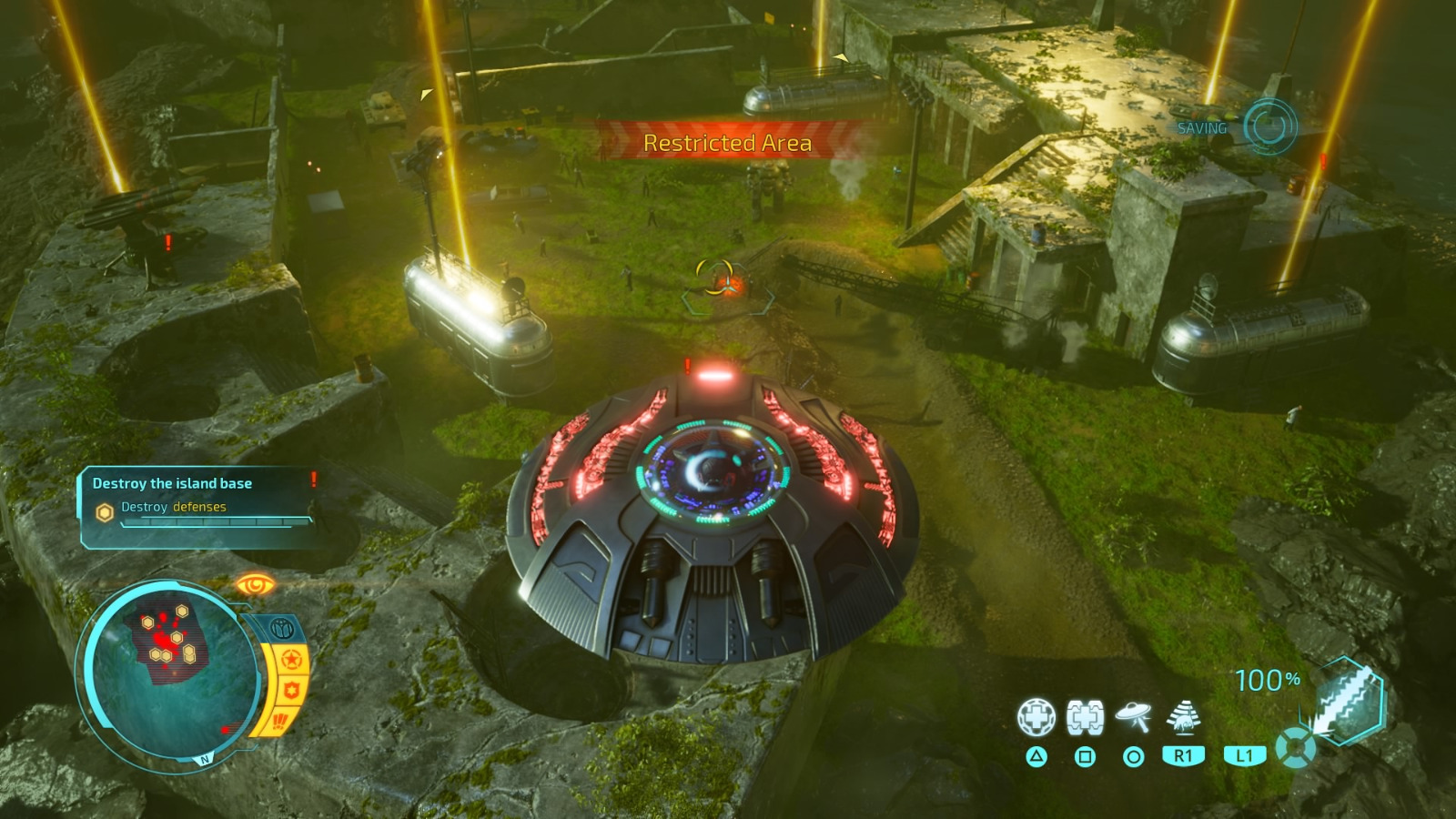Click the SAVING indicator label

pos(1203,129)
